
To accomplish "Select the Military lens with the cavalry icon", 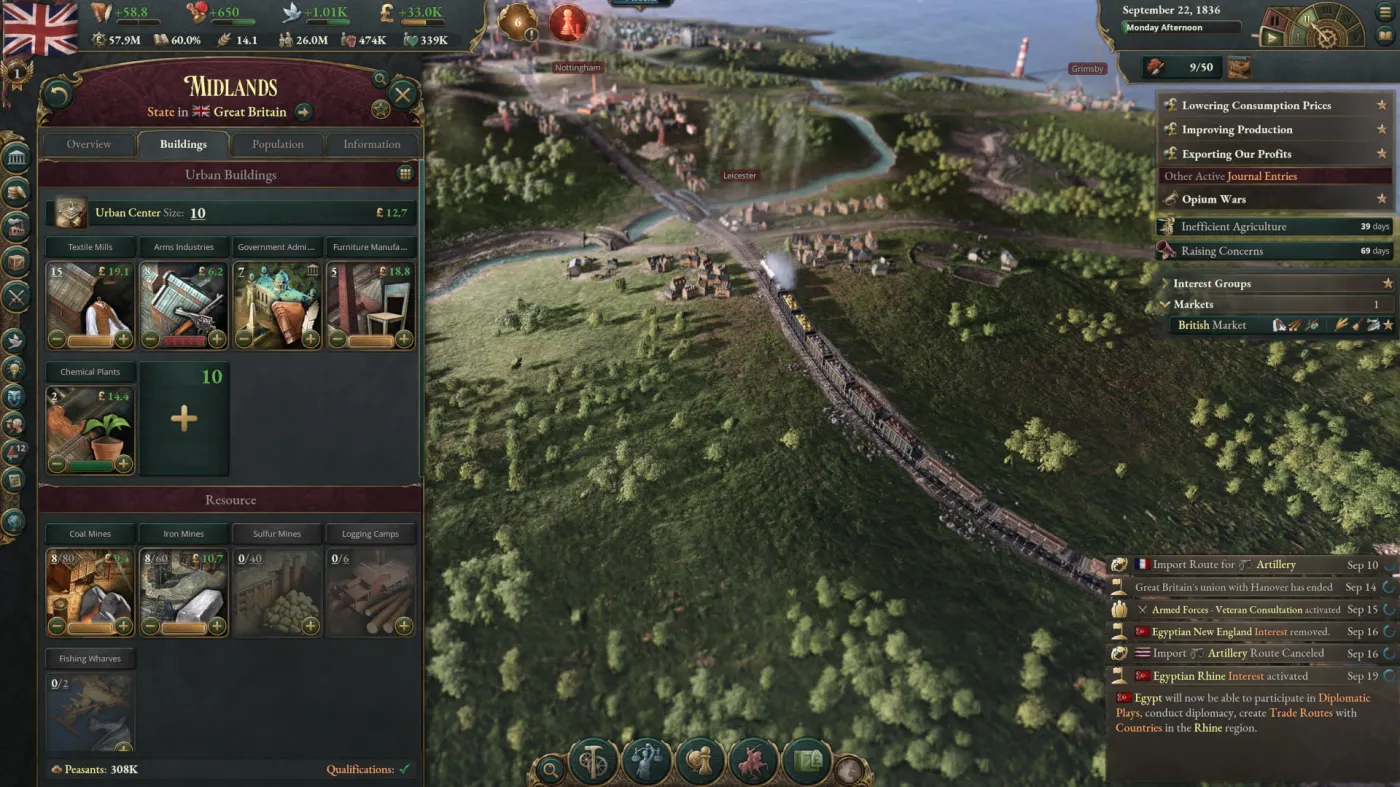I will (753, 762).
